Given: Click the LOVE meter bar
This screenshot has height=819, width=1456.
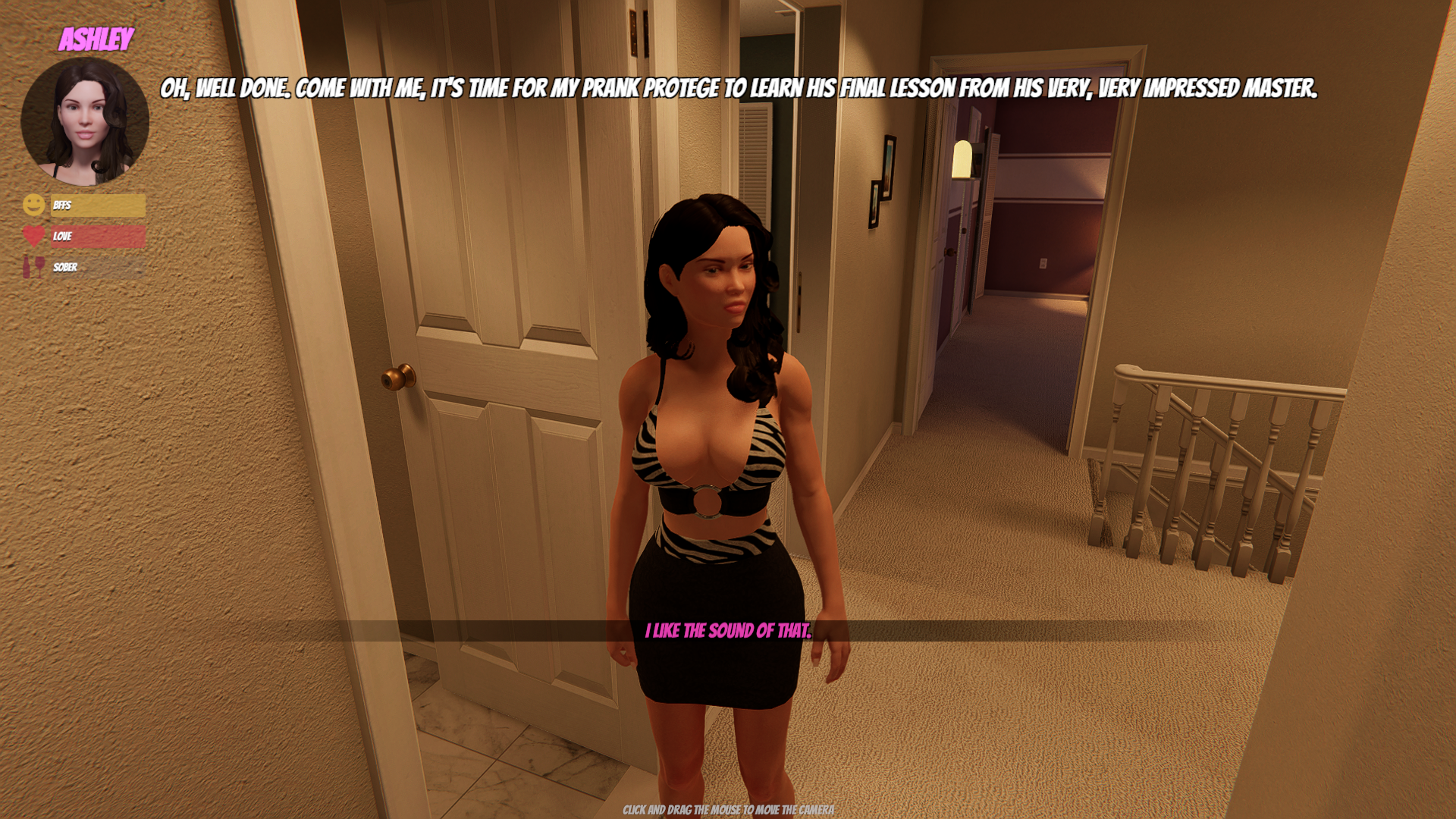Looking at the screenshot, I should 99,237.
